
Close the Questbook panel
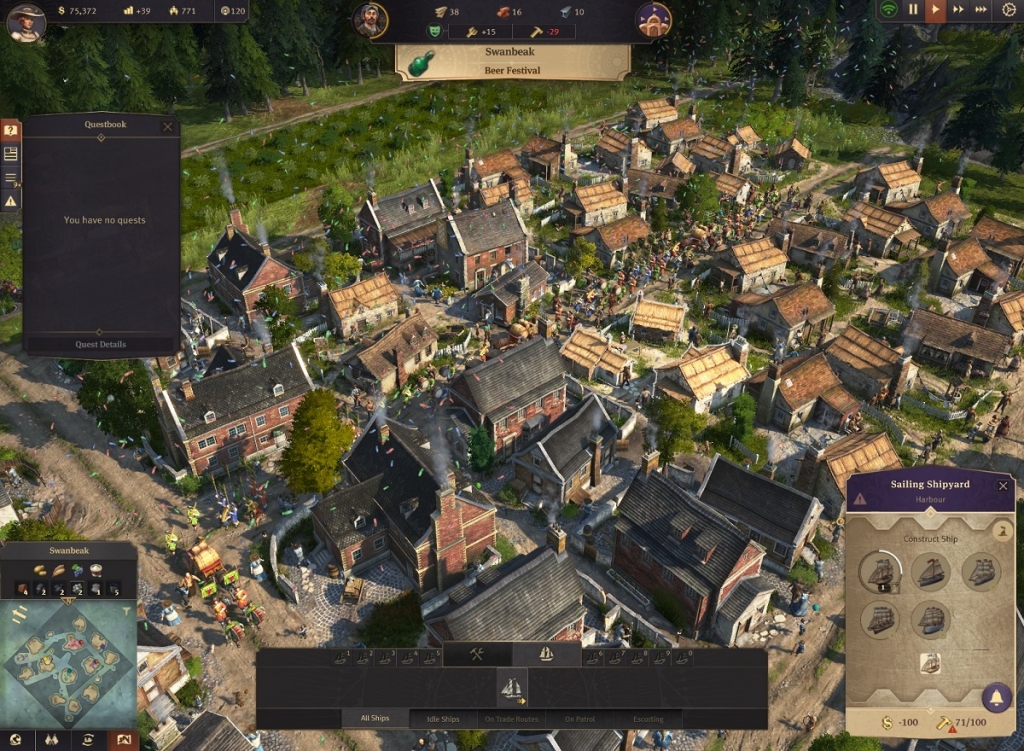click(x=167, y=126)
